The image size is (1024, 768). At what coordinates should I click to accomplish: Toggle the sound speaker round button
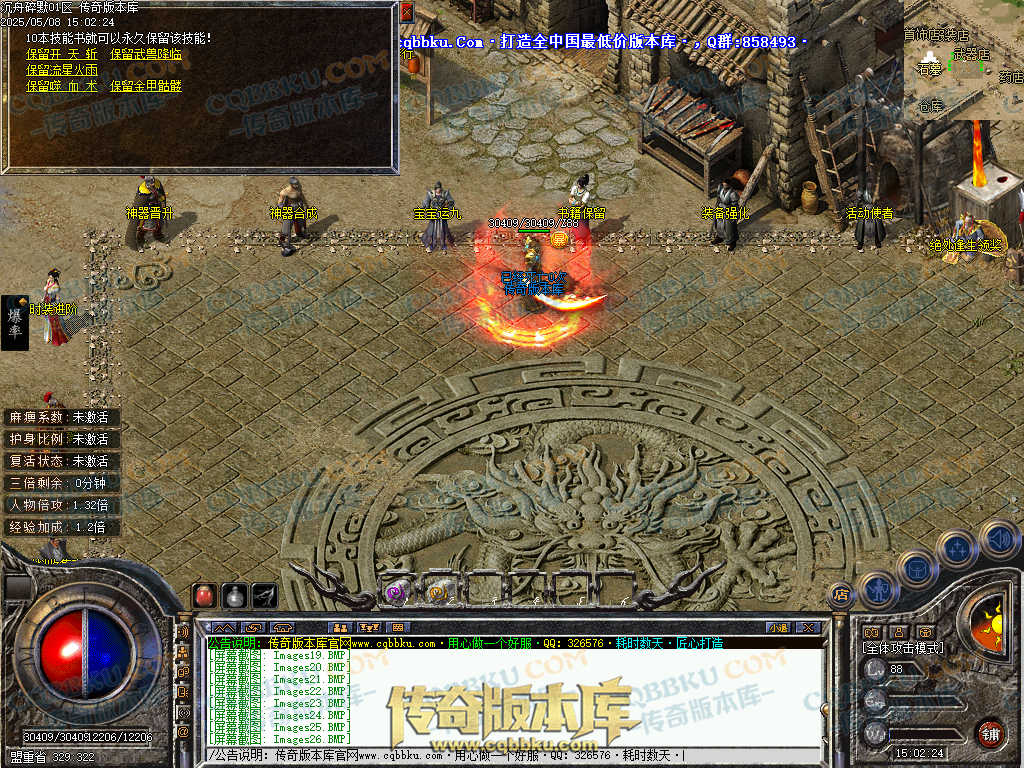(999, 539)
